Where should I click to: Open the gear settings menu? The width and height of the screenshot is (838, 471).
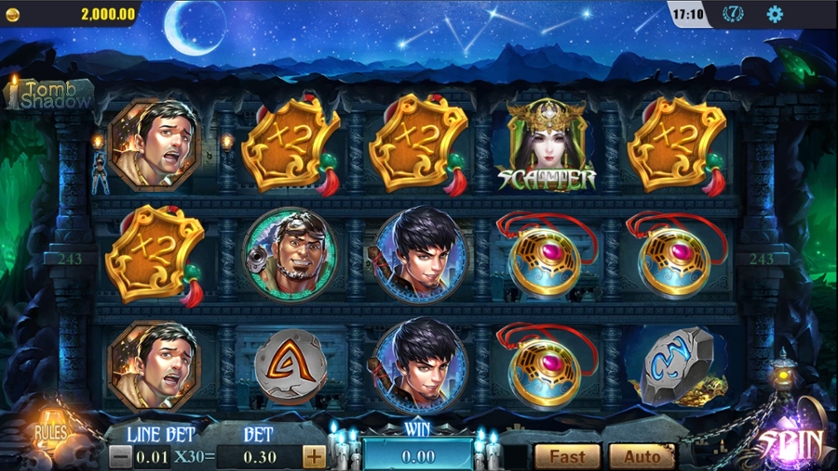tap(774, 14)
